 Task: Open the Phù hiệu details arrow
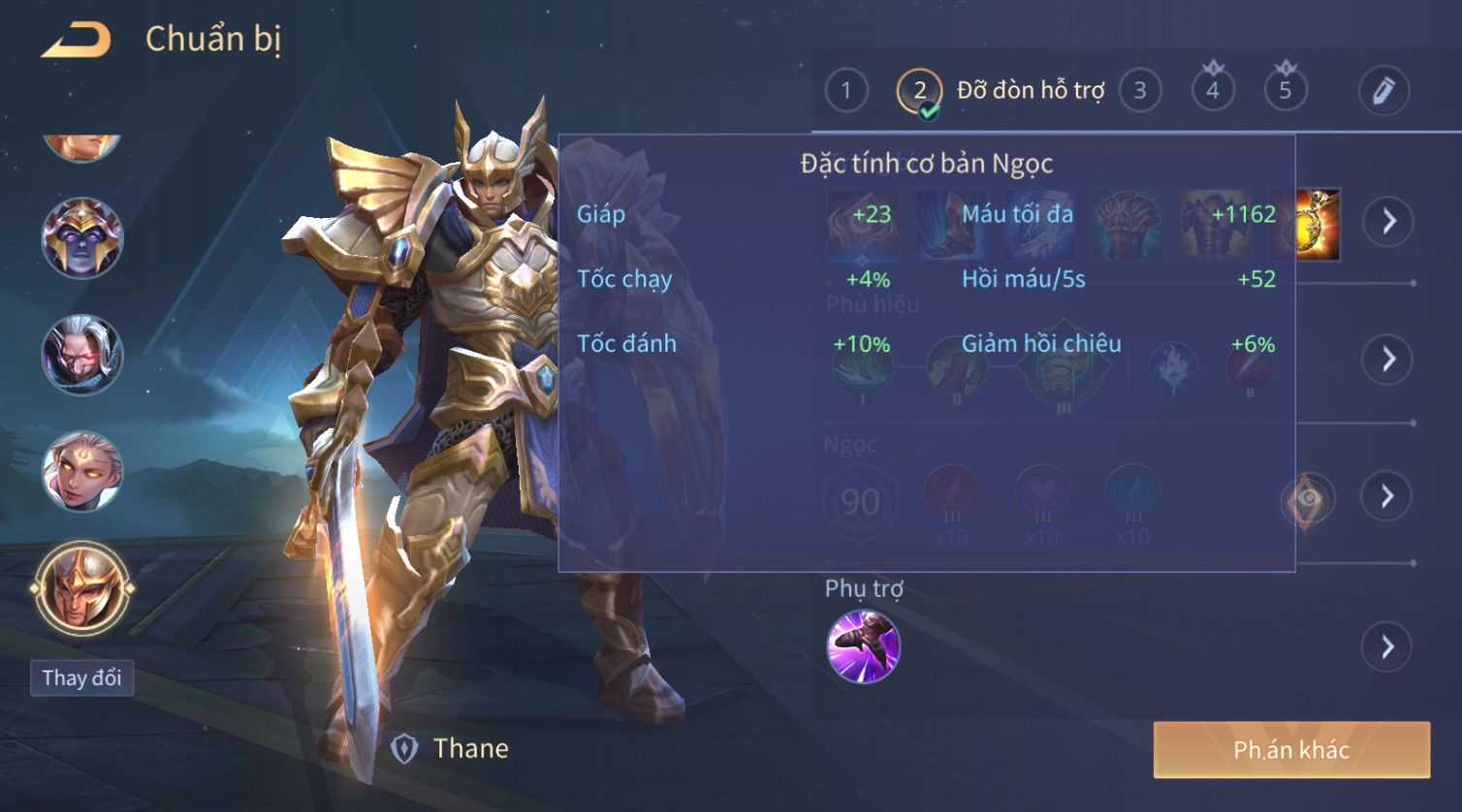[1388, 359]
